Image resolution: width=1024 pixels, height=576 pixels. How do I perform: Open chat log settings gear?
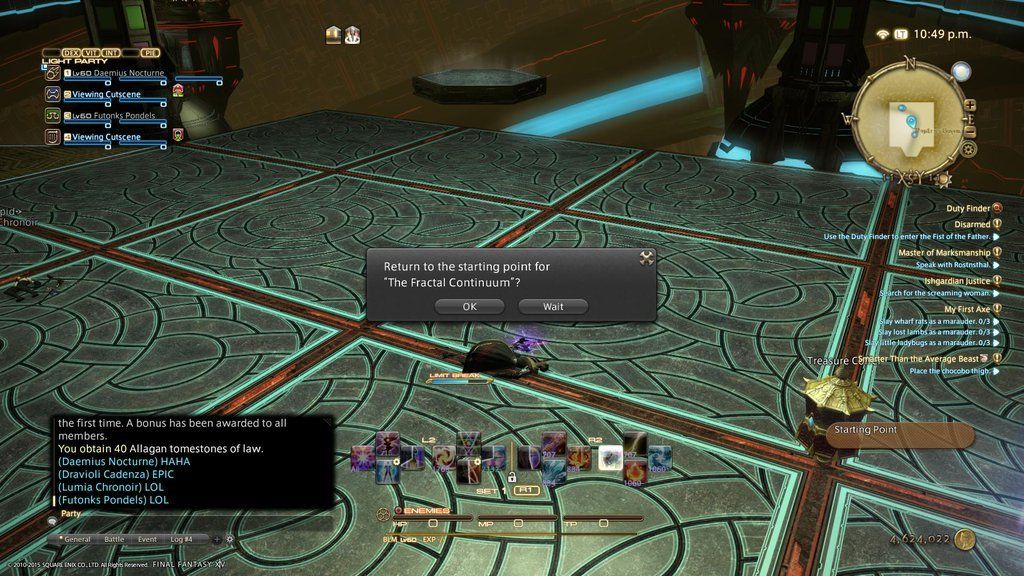pos(230,539)
